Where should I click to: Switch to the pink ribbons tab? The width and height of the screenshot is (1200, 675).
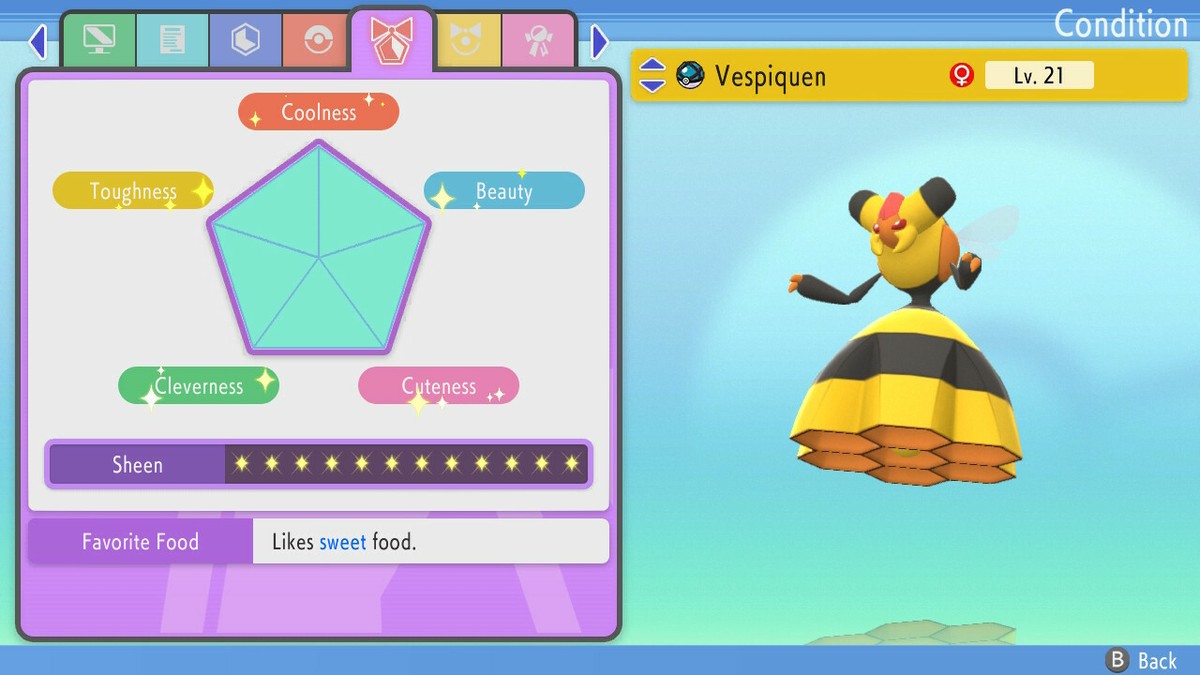[539, 41]
